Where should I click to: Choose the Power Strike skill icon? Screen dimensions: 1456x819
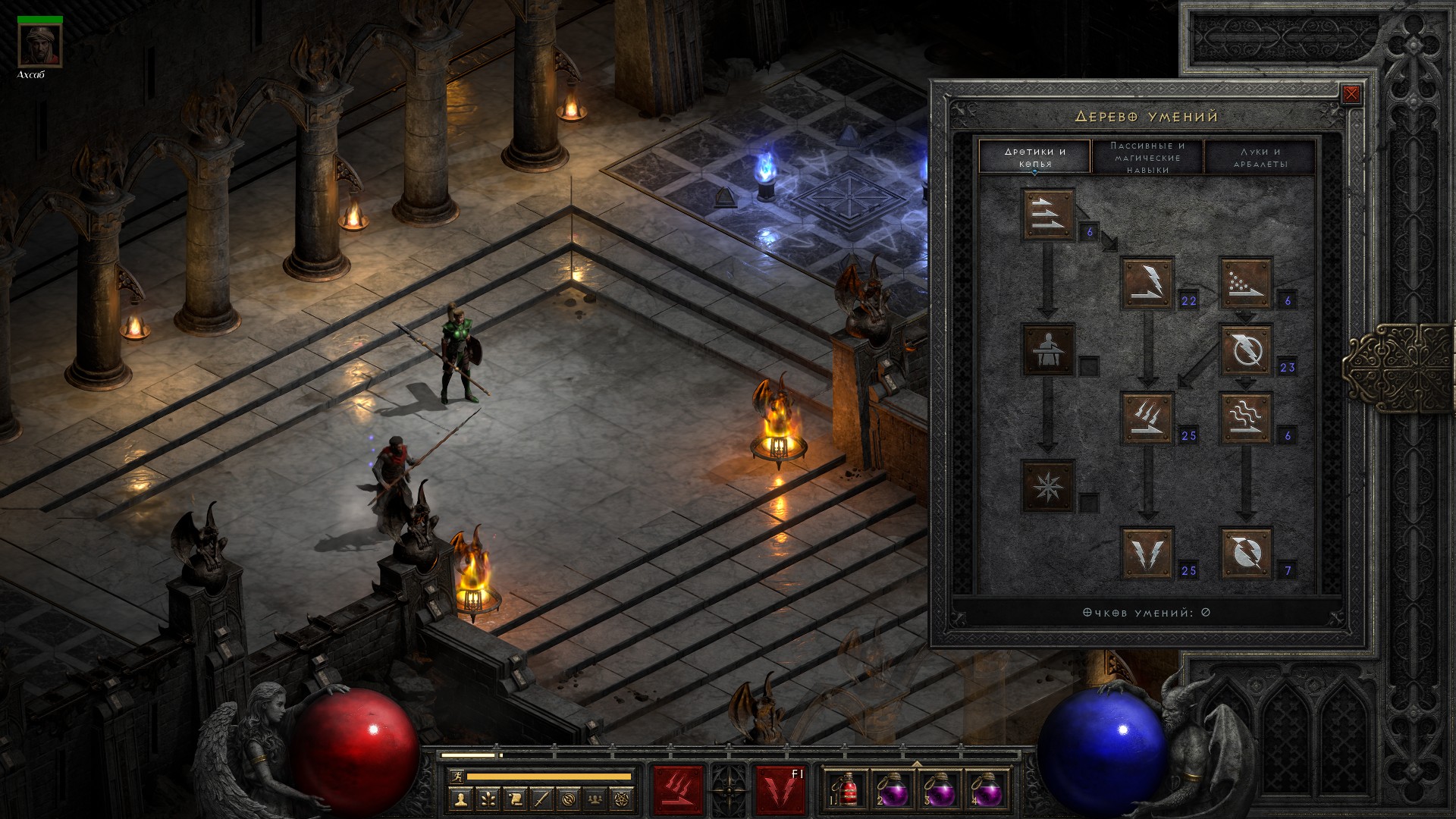(1147, 283)
